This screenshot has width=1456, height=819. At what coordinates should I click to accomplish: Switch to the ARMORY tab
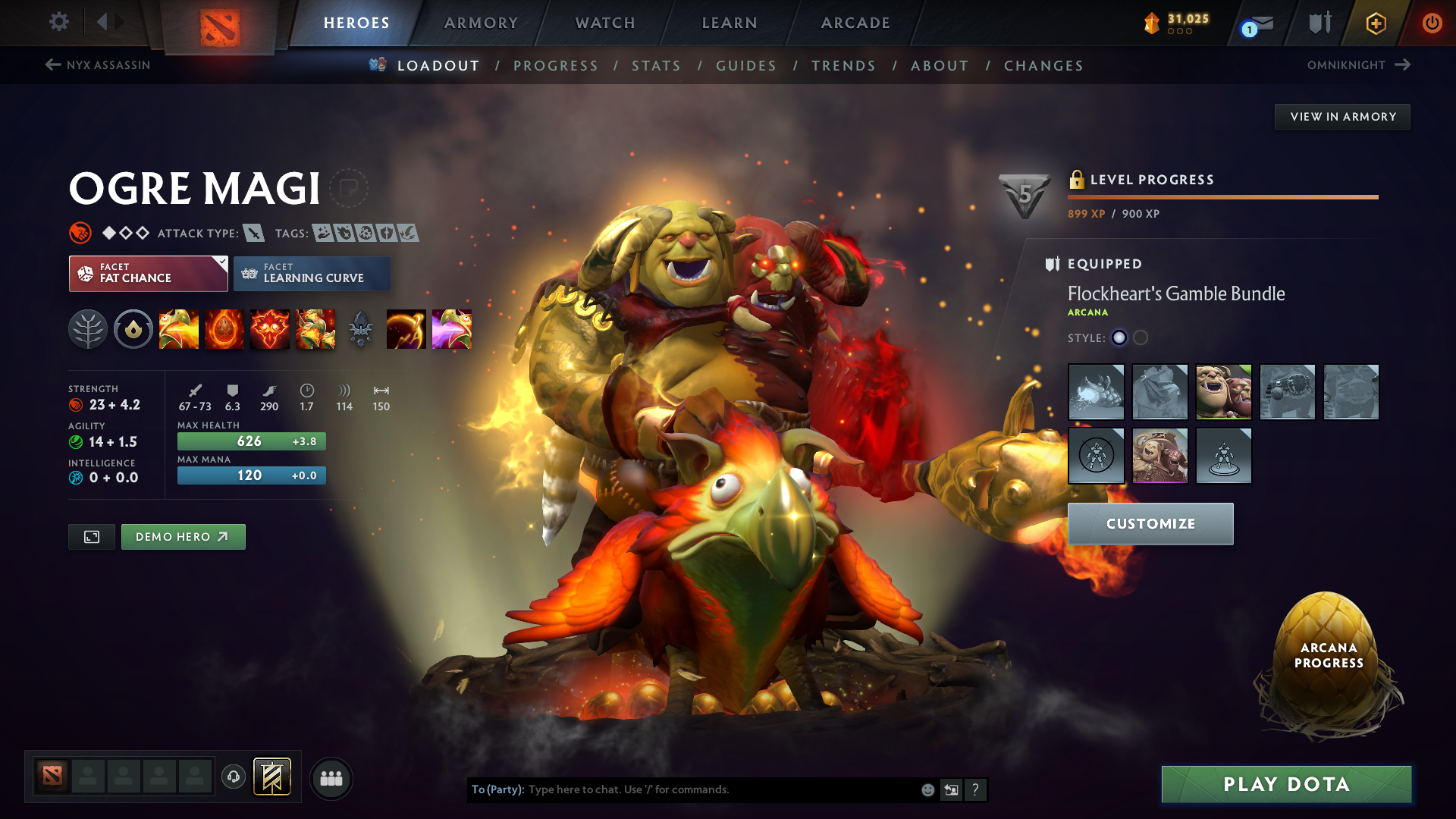[x=481, y=23]
